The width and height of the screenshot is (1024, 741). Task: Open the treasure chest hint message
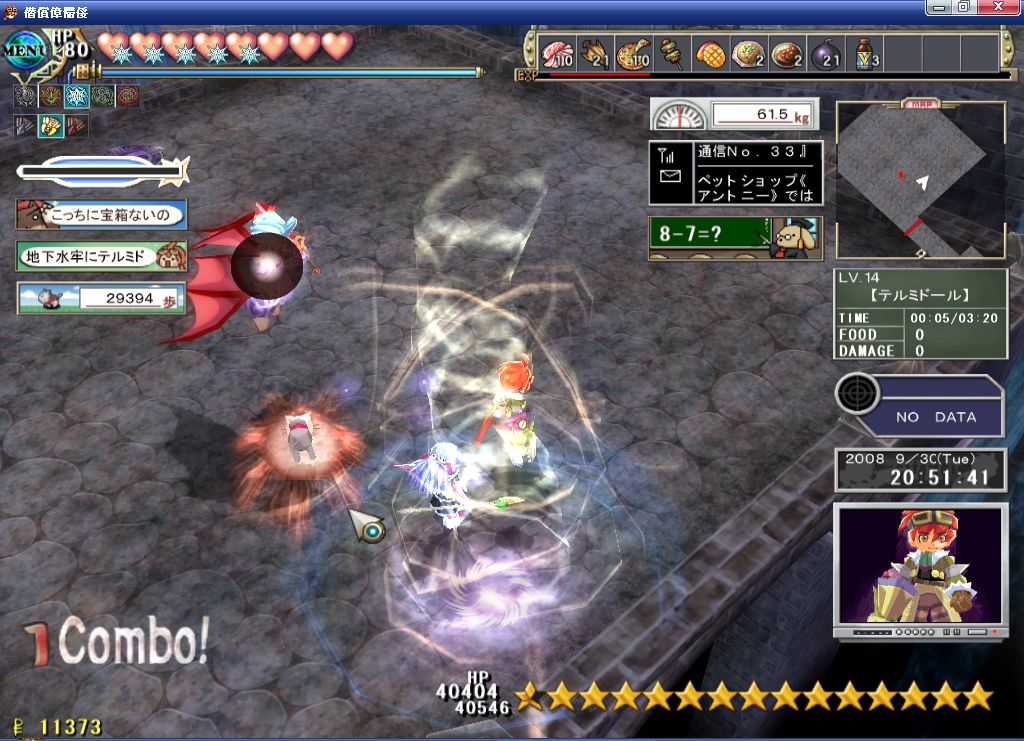(101, 214)
